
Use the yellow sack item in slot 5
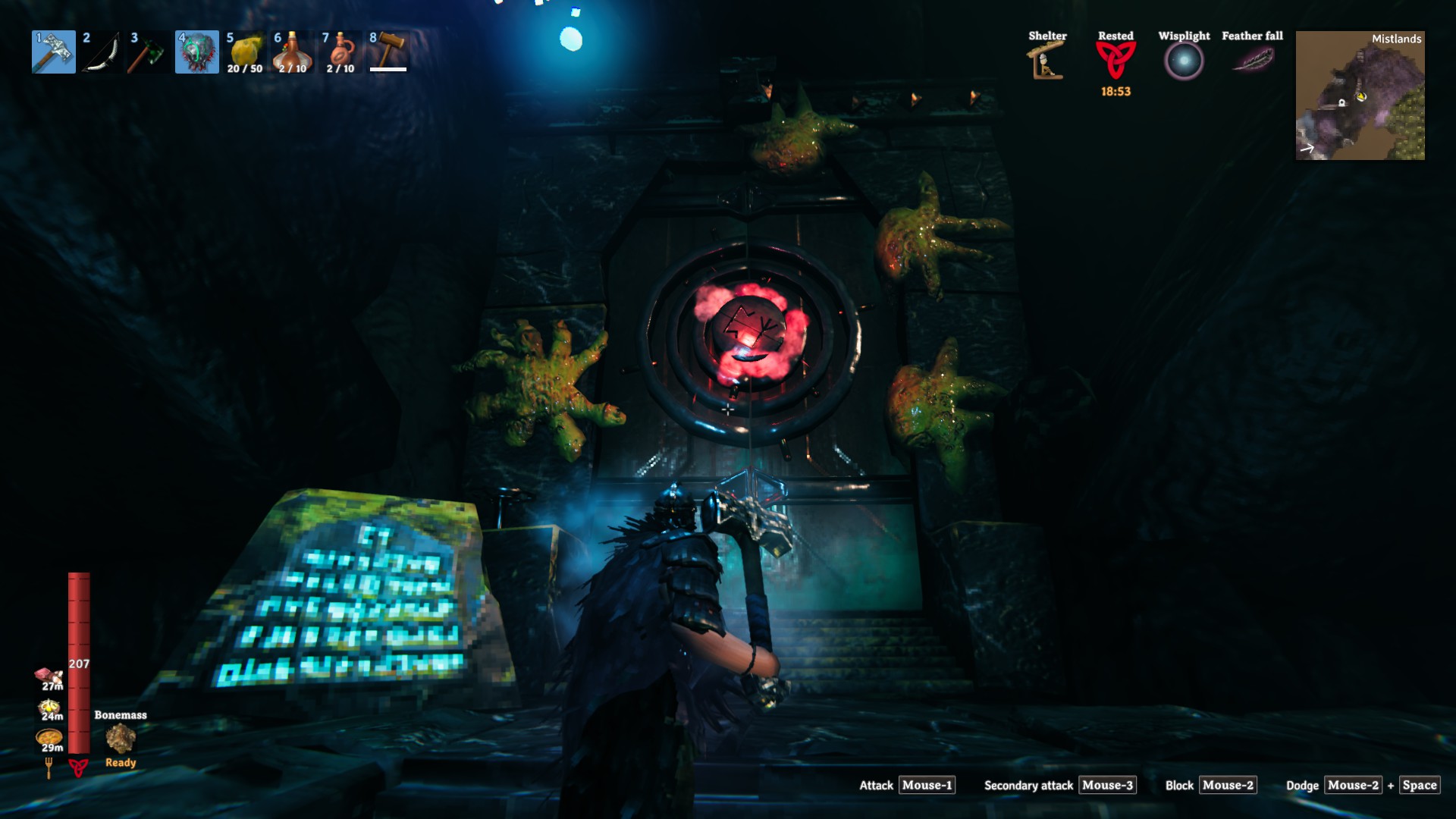point(245,52)
